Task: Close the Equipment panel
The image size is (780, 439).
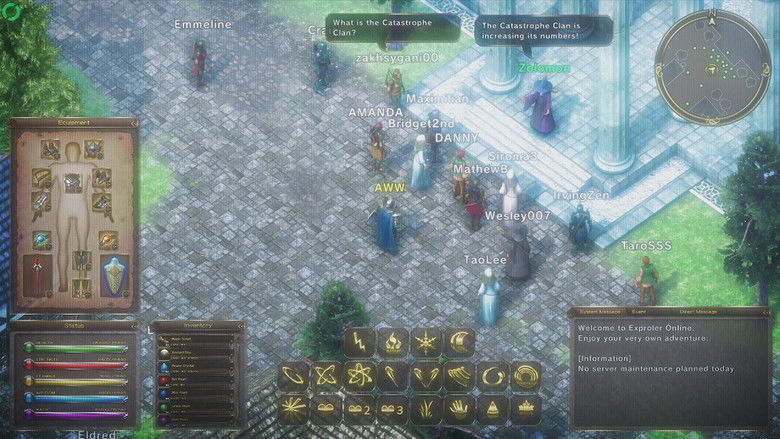Action: click(x=135, y=122)
